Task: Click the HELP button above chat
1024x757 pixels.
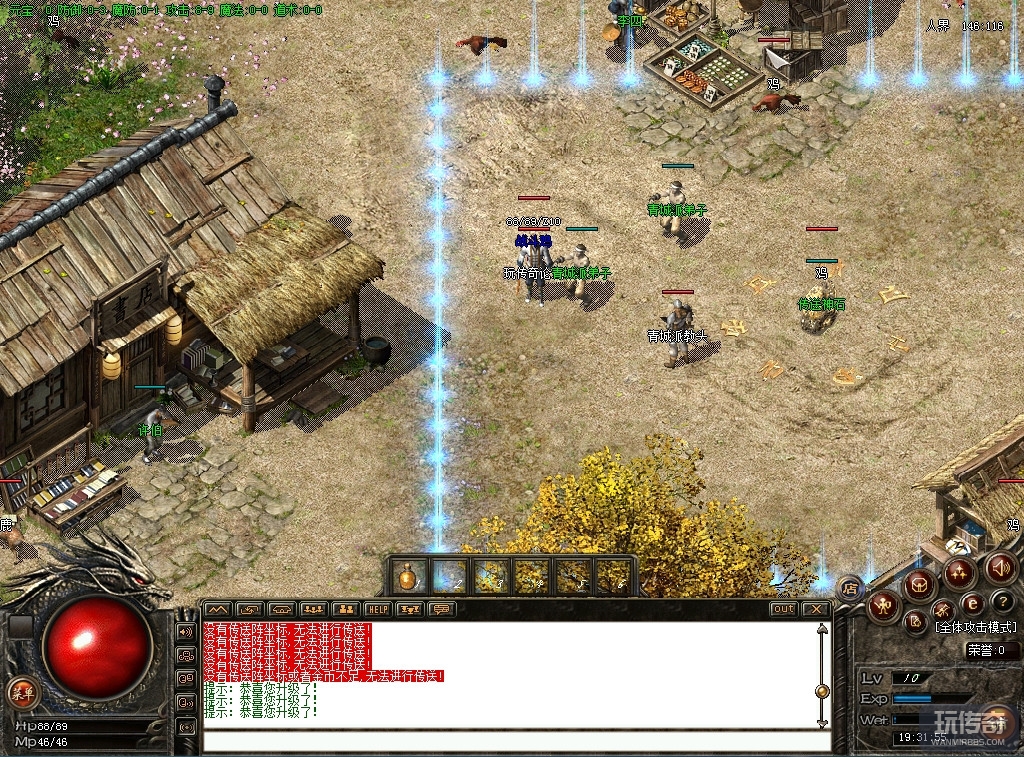Action: tap(377, 609)
